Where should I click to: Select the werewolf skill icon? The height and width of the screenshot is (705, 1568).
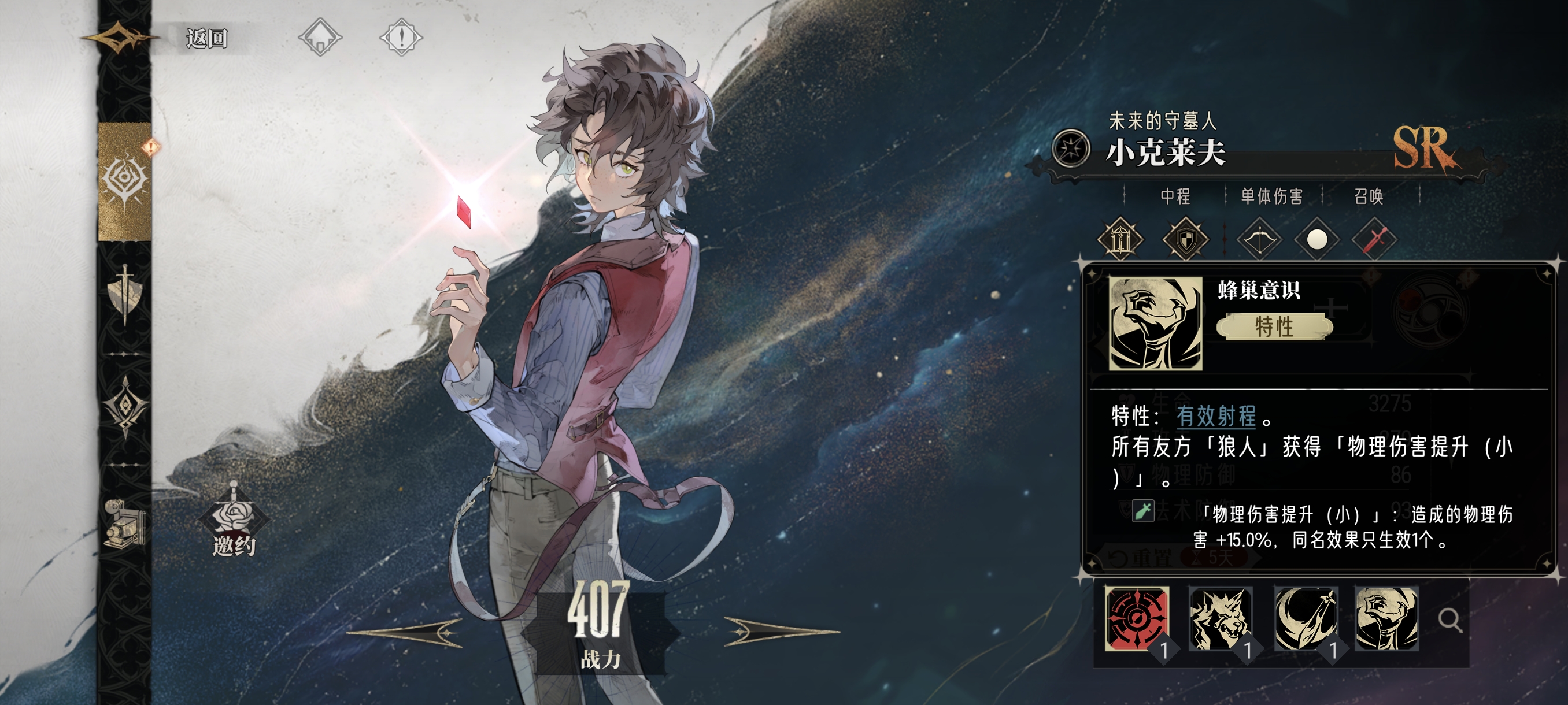tap(1220, 619)
